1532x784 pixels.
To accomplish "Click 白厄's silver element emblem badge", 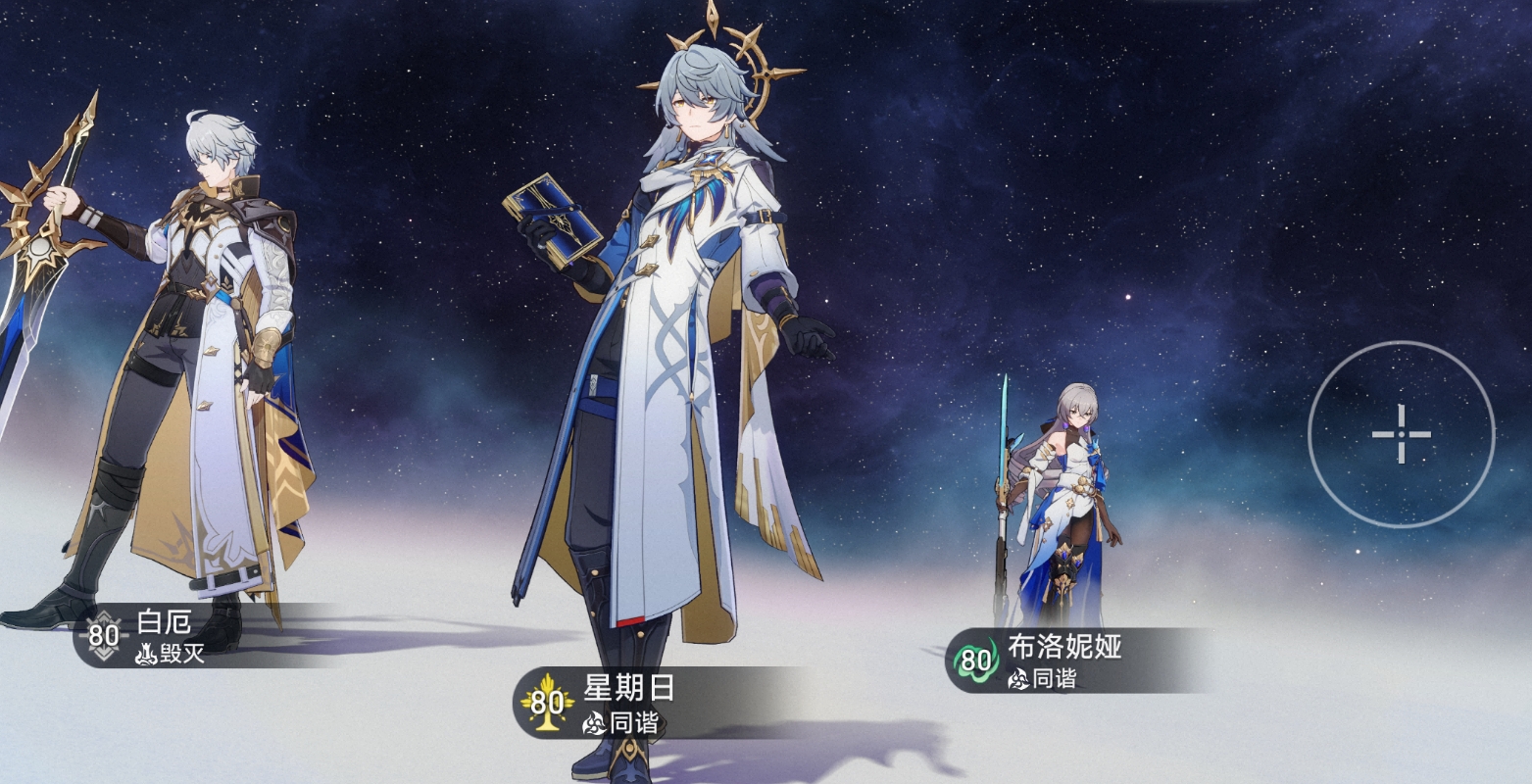I will (x=103, y=635).
